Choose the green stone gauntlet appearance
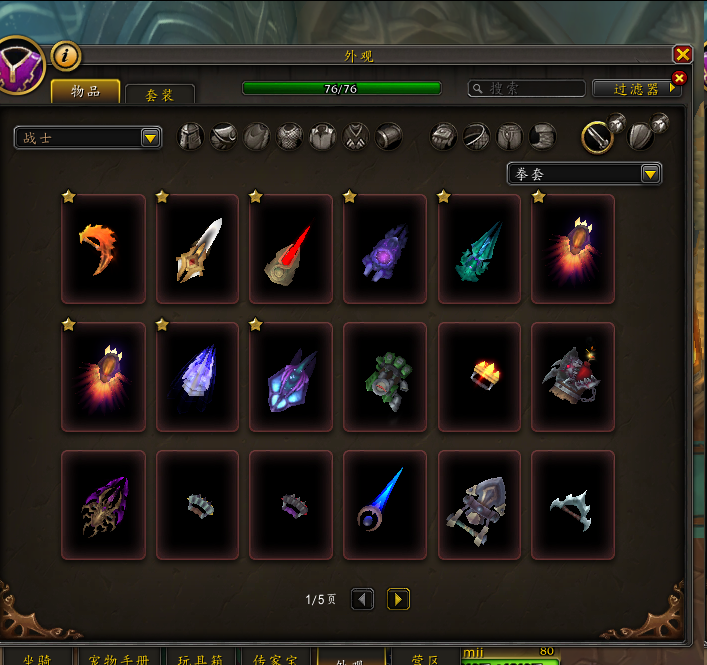The image size is (707, 665). click(x=385, y=376)
